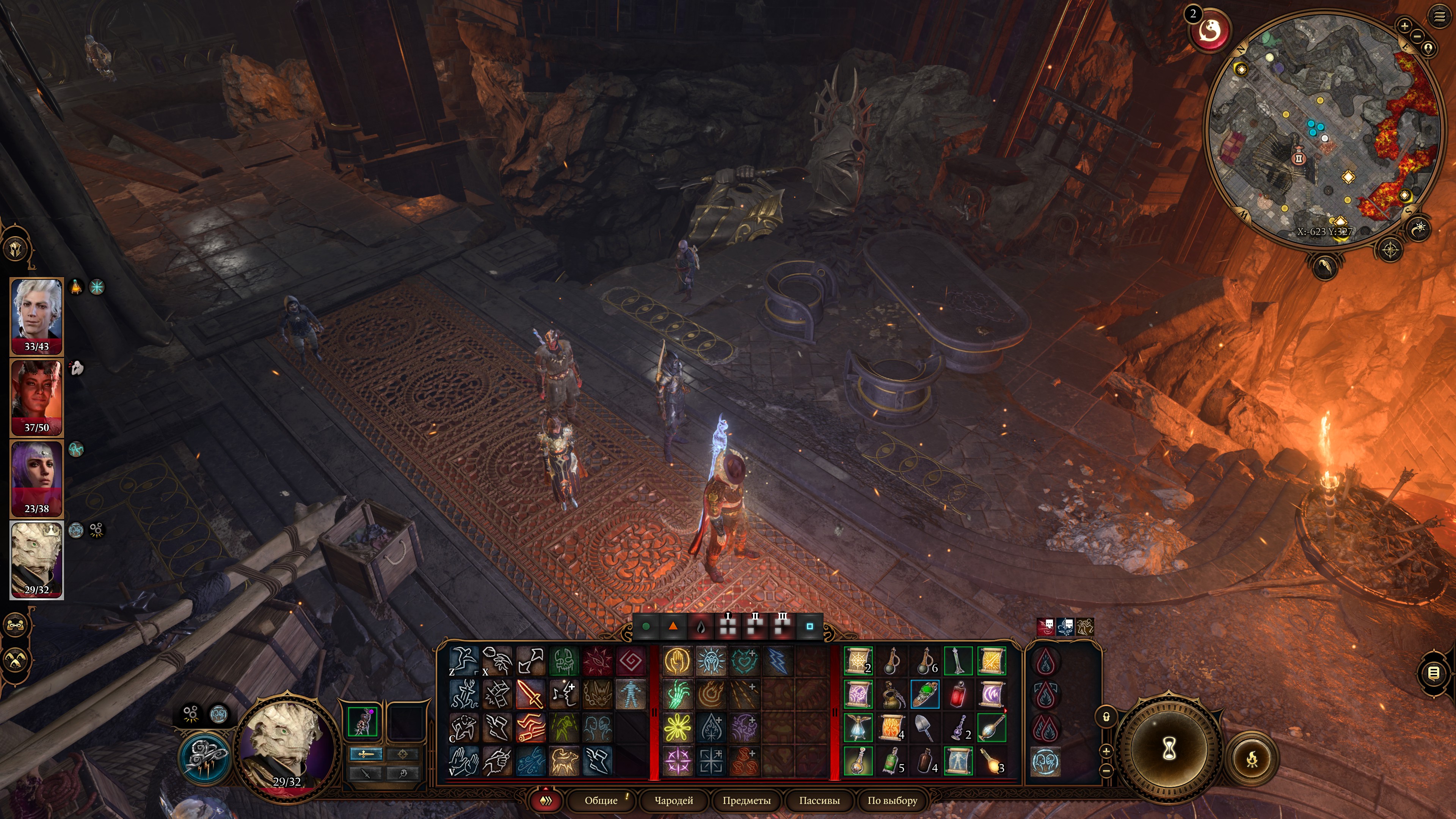Choose the purple-haired companion portrait
The image size is (1456, 819).
click(x=37, y=478)
